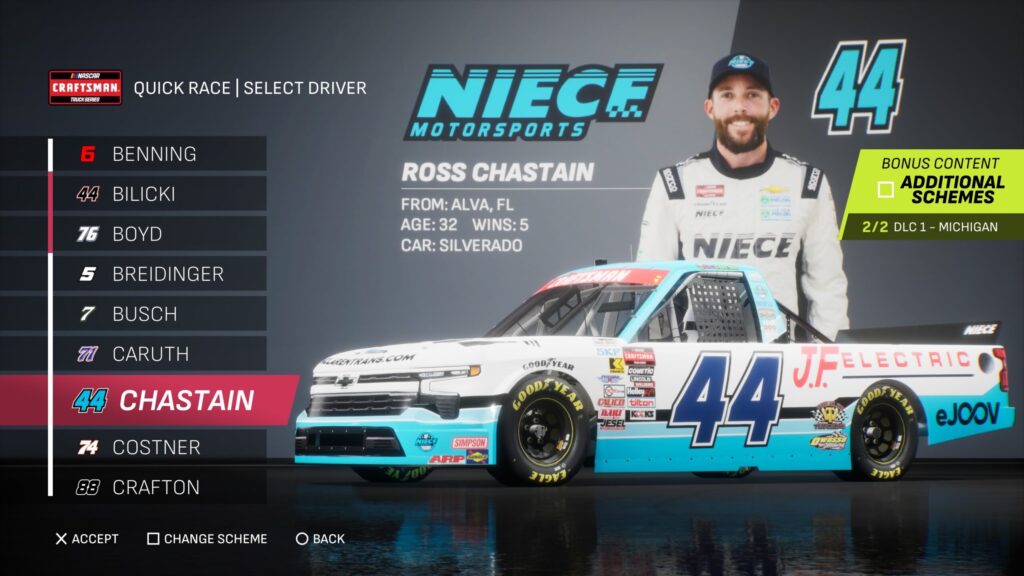The height and width of the screenshot is (576, 1024).
Task: Select Caruth, number 71
Action: point(150,353)
